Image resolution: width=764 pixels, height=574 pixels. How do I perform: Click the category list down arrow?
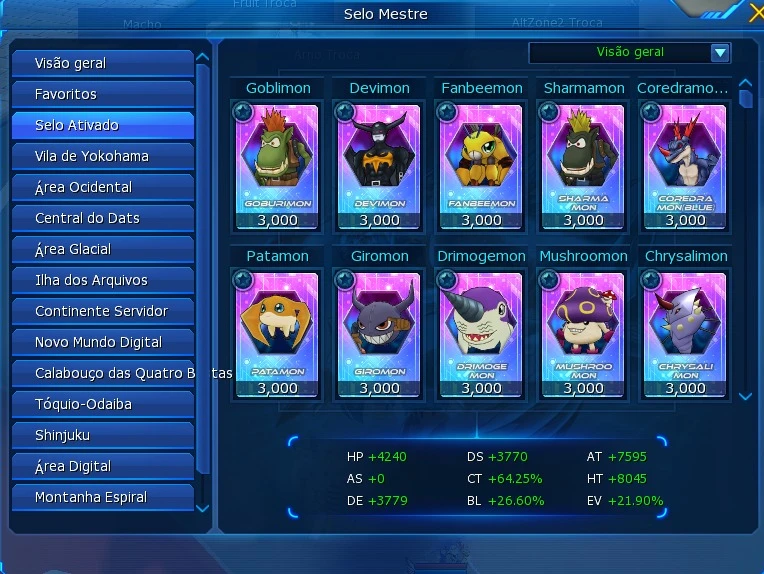(203, 509)
